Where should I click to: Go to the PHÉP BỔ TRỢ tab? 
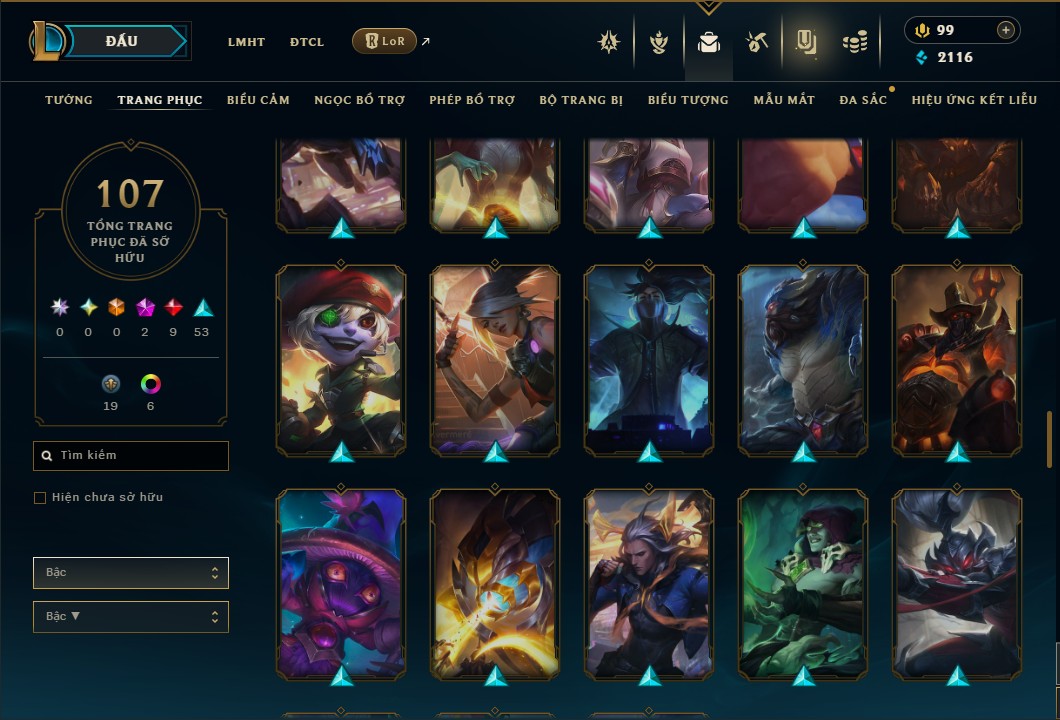pyautogui.click(x=472, y=100)
